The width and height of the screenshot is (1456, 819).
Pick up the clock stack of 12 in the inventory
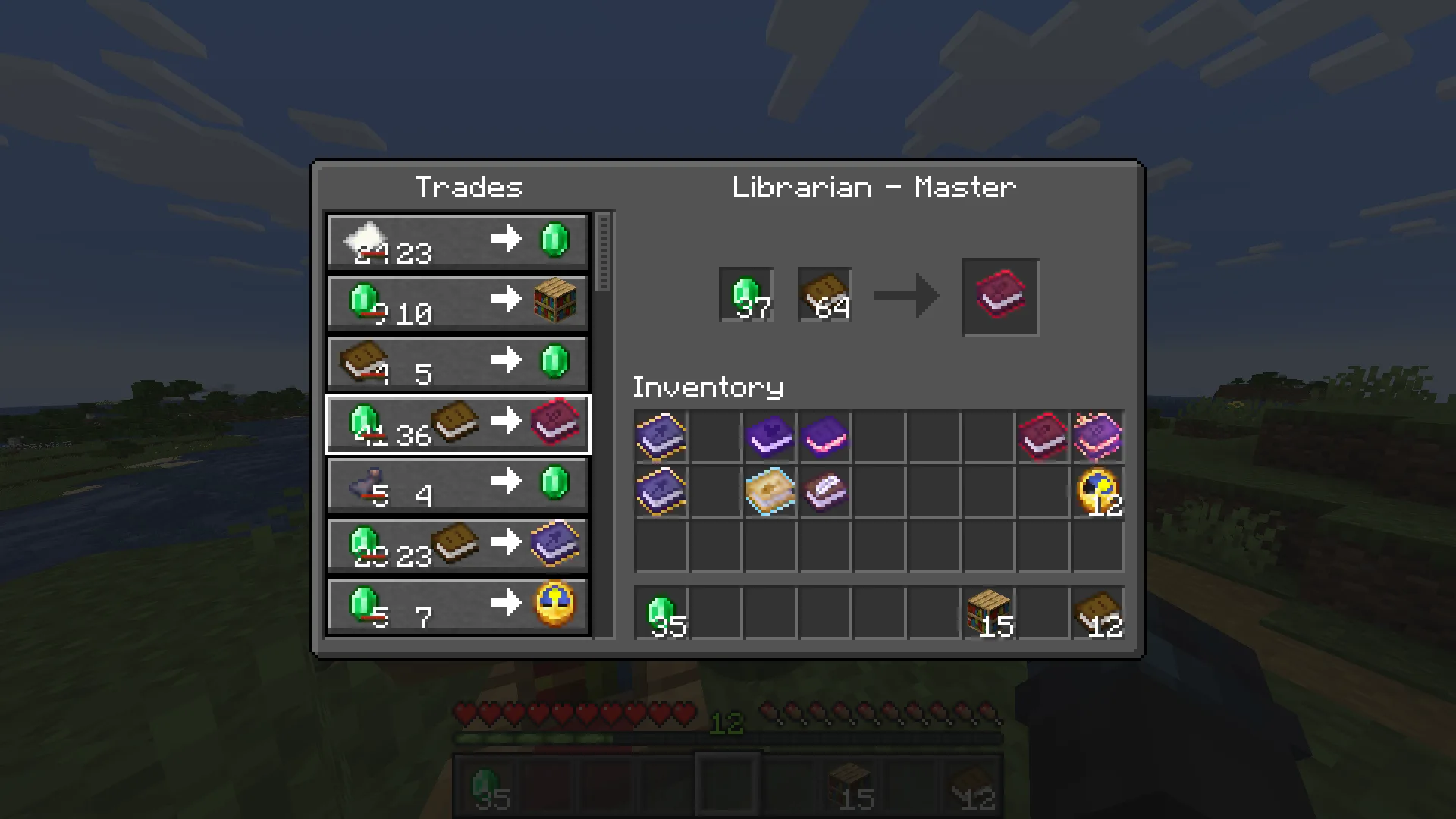pyautogui.click(x=1098, y=491)
